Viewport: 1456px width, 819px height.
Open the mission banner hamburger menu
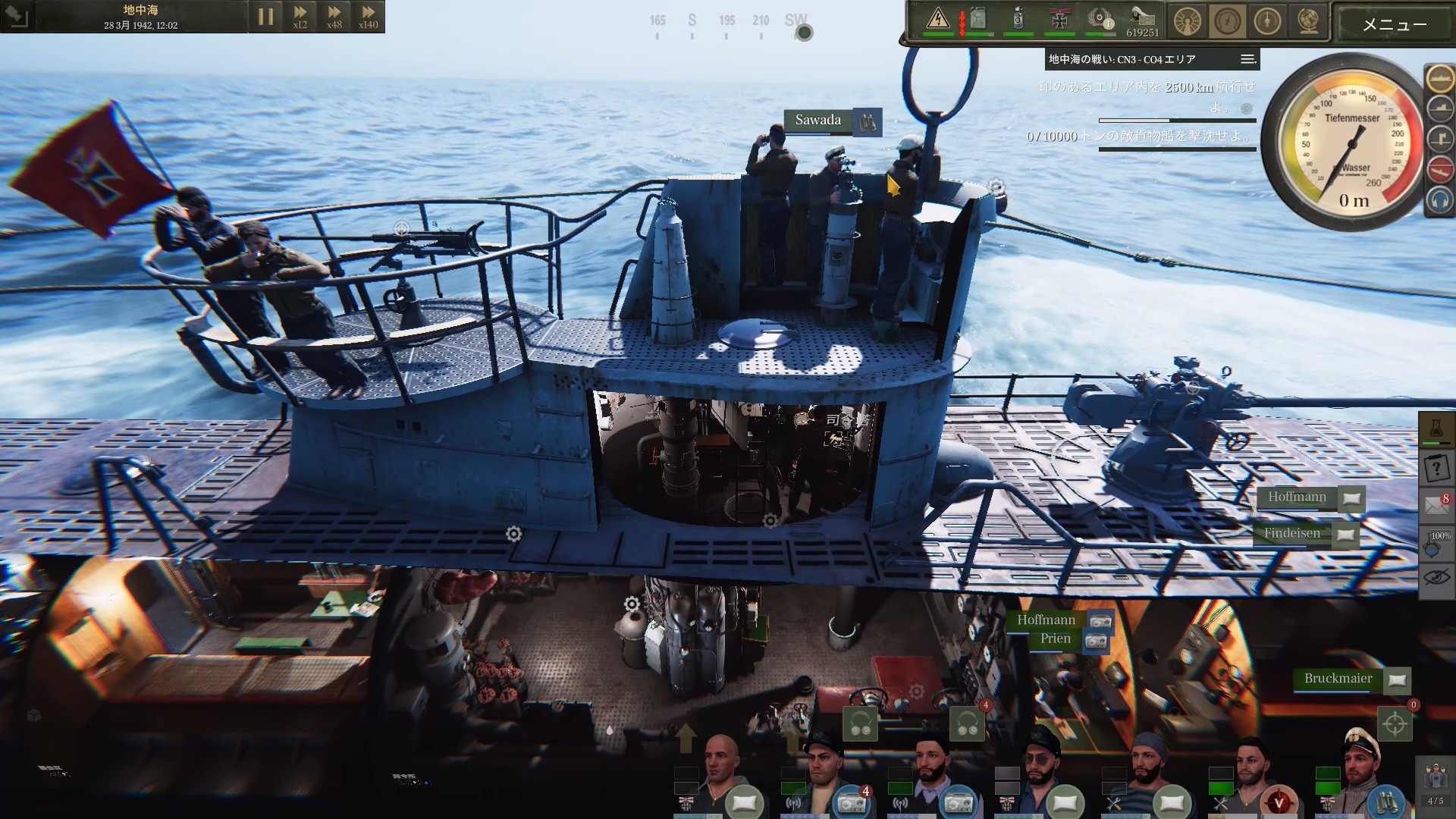(x=1246, y=58)
